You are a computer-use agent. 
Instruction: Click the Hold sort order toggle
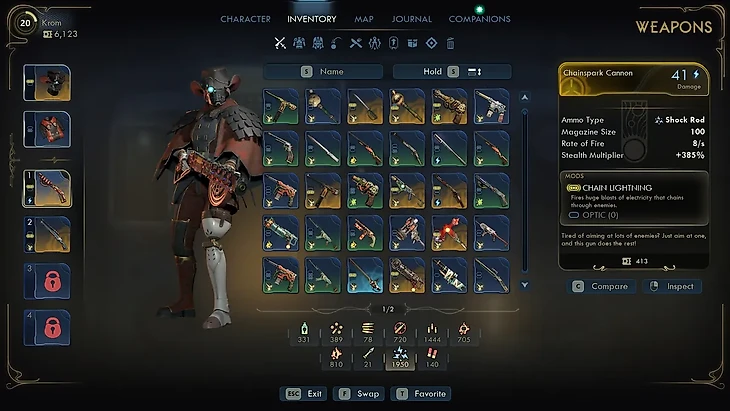coord(452,72)
